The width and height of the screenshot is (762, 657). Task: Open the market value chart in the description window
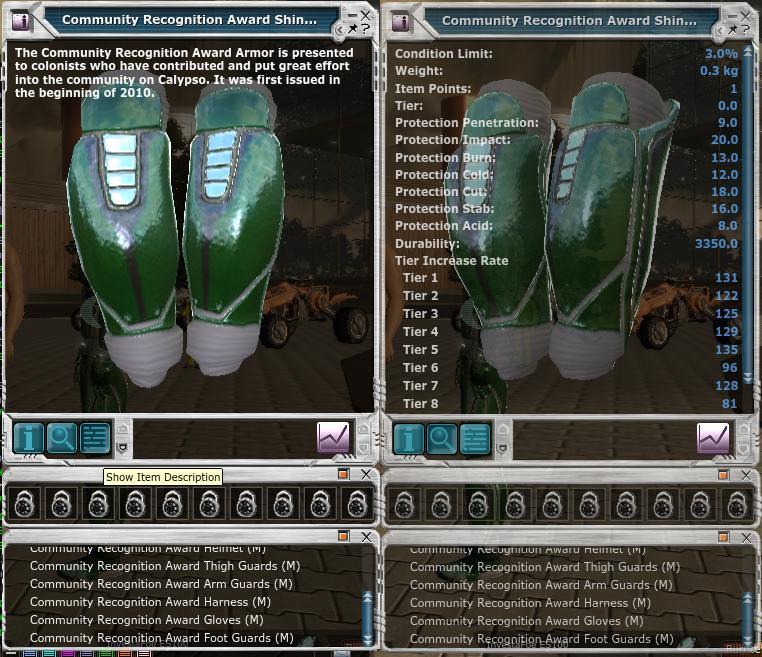tap(333, 438)
